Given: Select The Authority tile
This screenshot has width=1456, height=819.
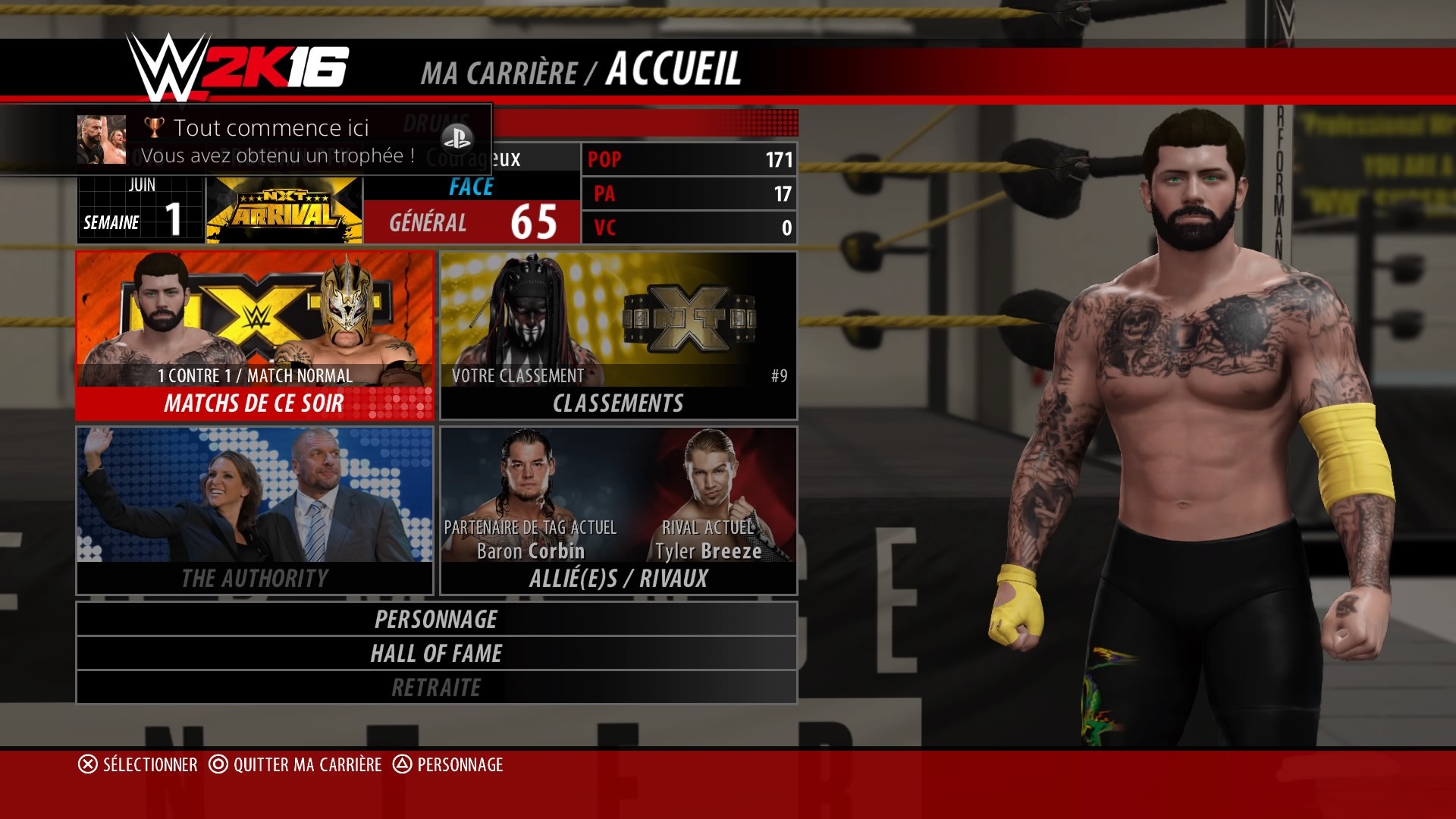Looking at the screenshot, I should pos(255,510).
